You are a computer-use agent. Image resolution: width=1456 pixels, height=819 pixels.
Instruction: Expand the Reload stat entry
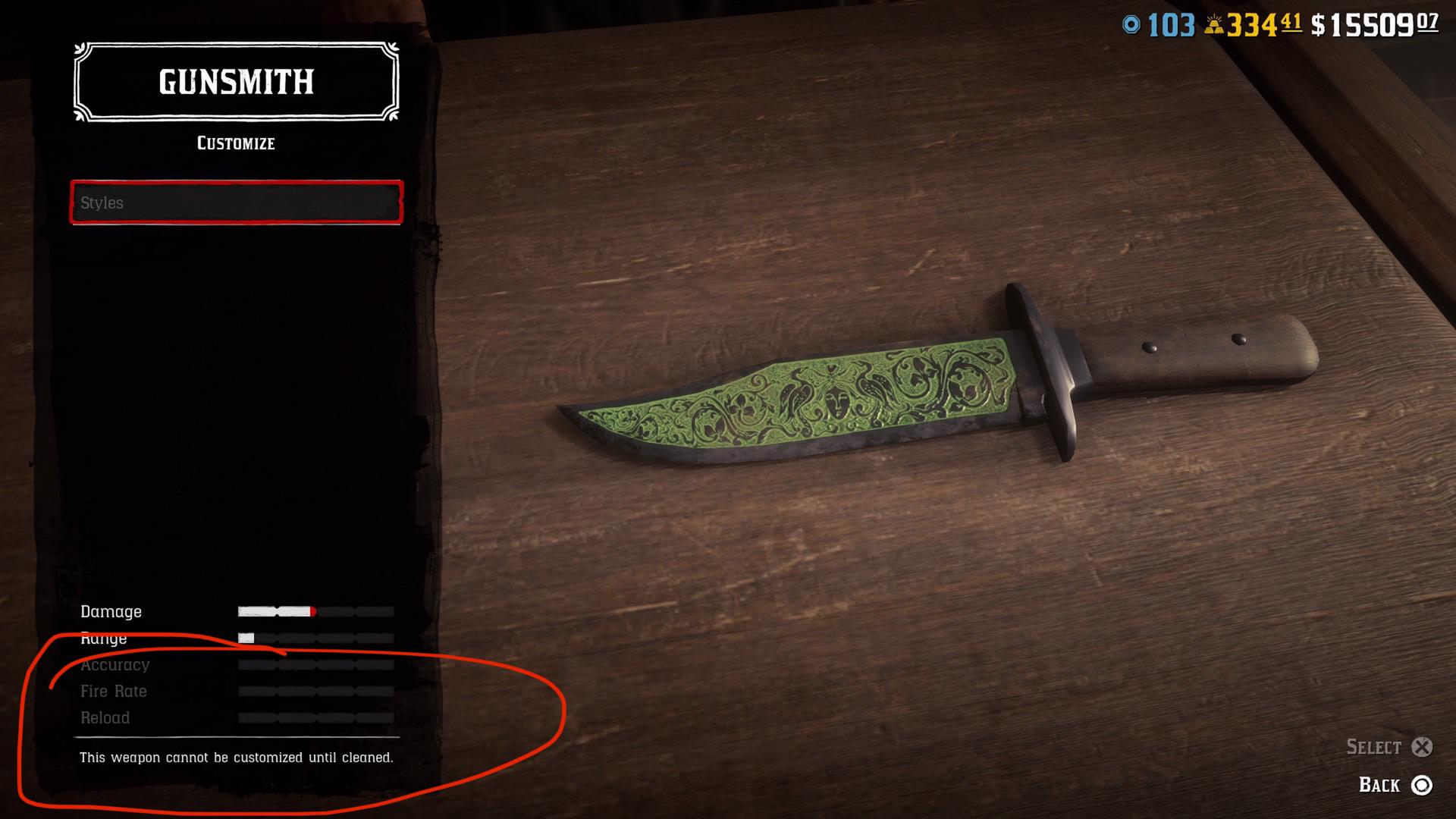pyautogui.click(x=105, y=718)
